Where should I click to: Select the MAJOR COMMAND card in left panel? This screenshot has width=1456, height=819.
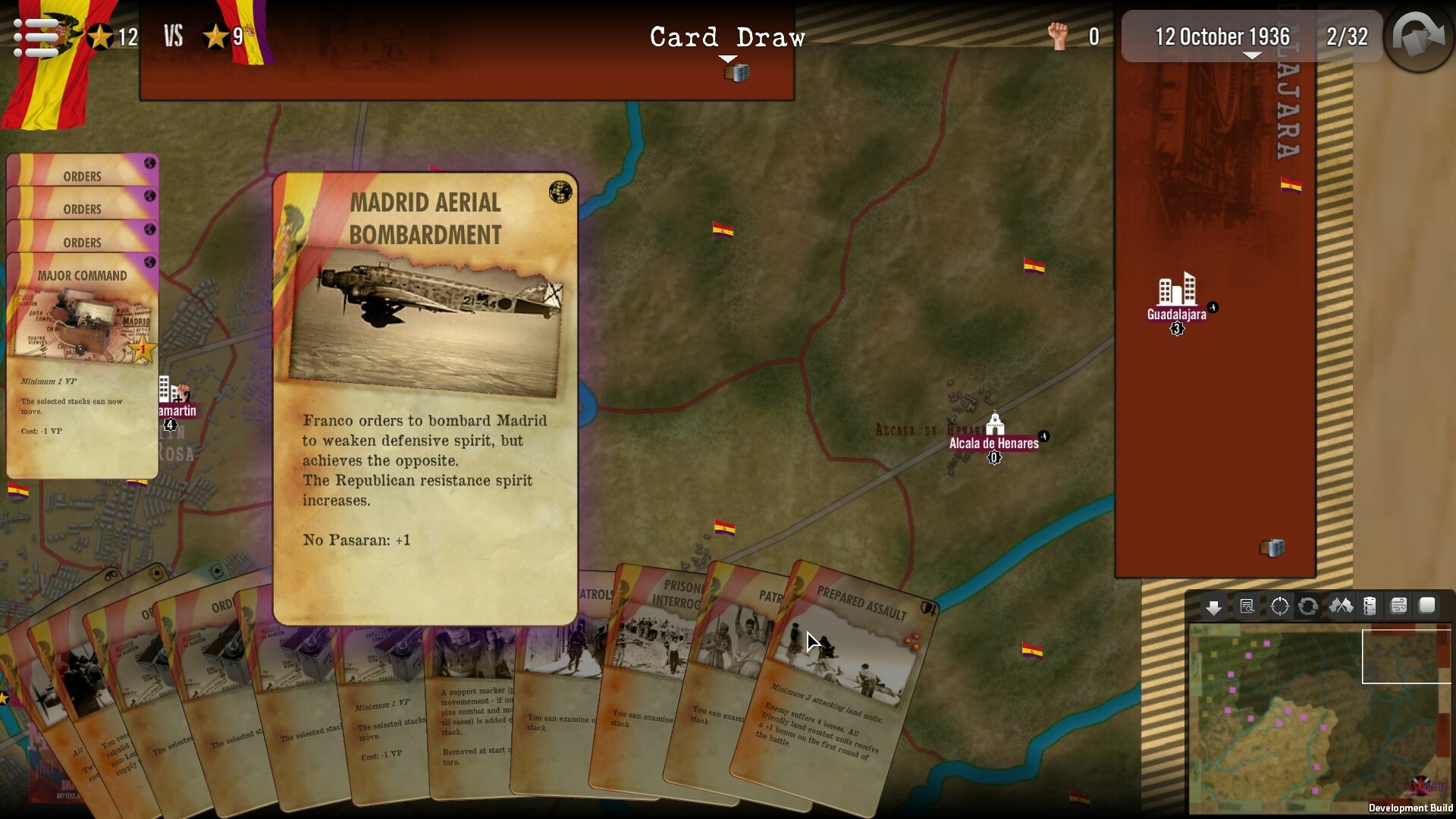click(82, 276)
